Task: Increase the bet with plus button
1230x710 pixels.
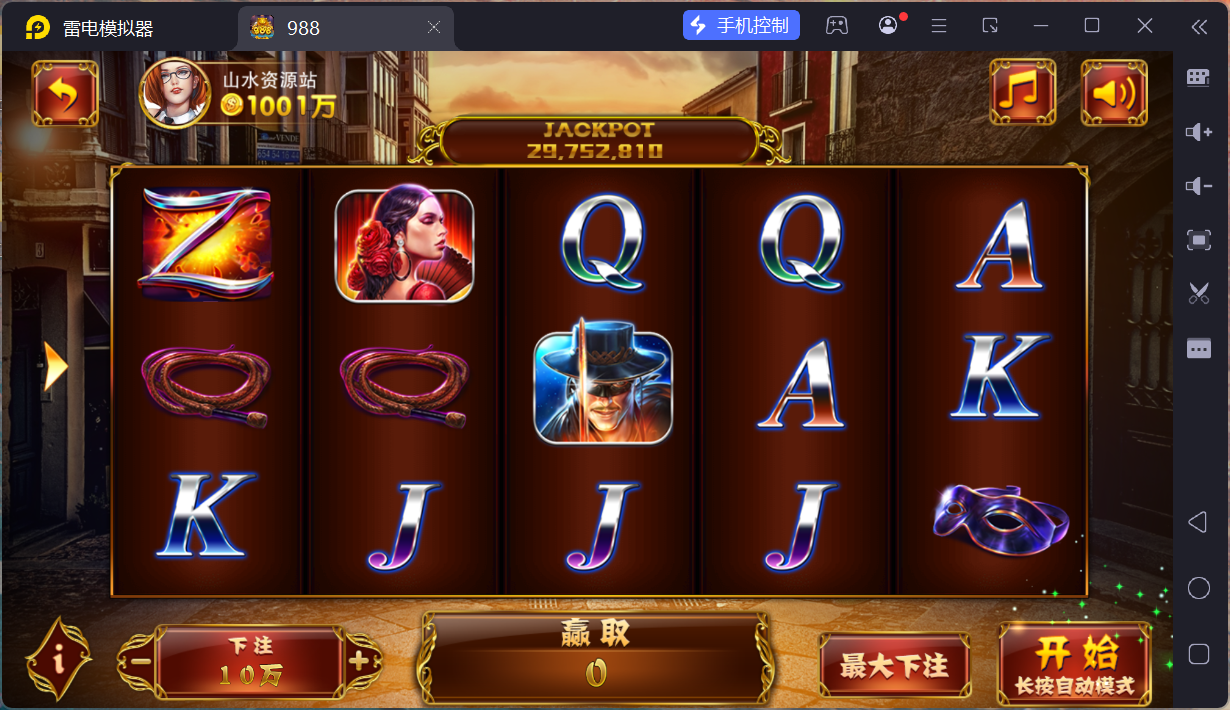Action: [x=359, y=661]
